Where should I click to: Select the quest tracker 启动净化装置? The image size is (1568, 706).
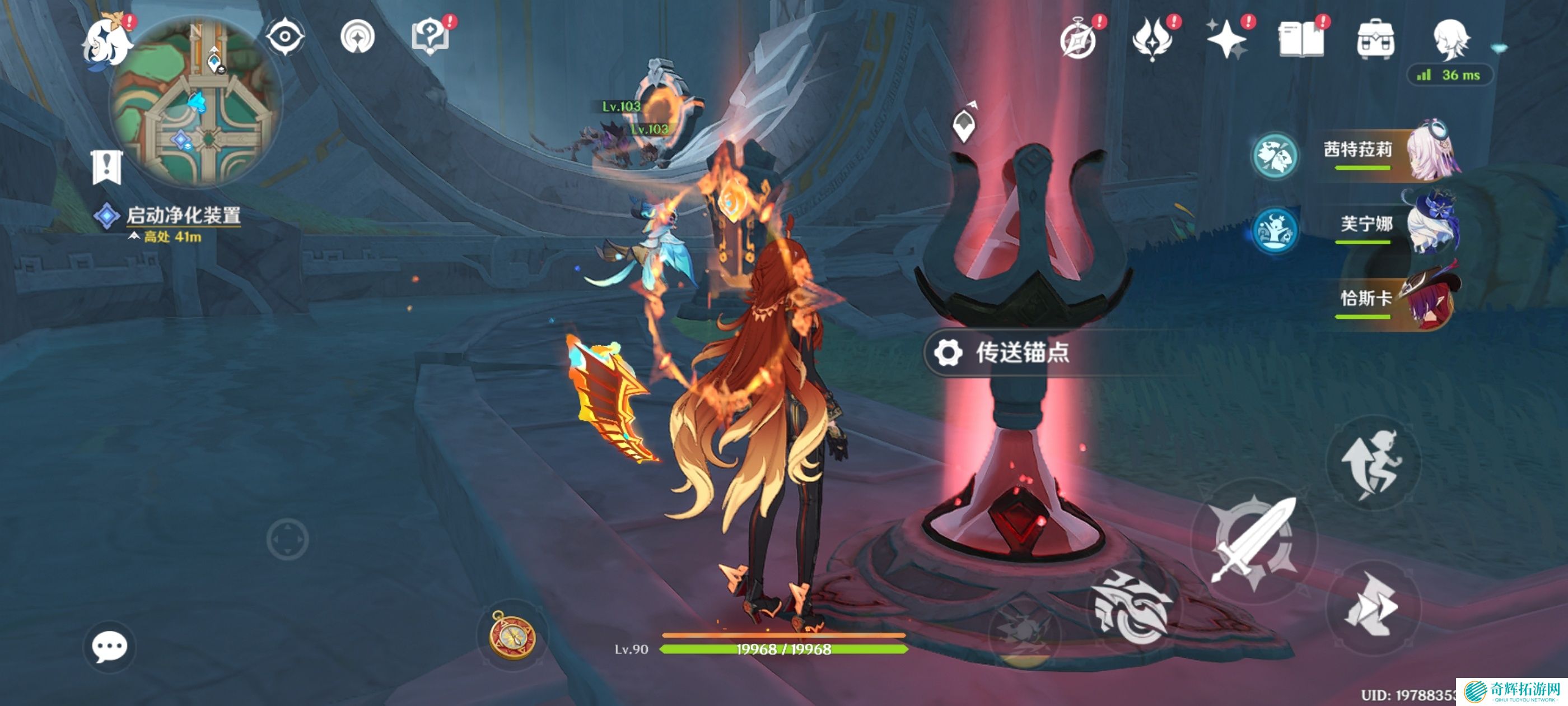[x=183, y=215]
